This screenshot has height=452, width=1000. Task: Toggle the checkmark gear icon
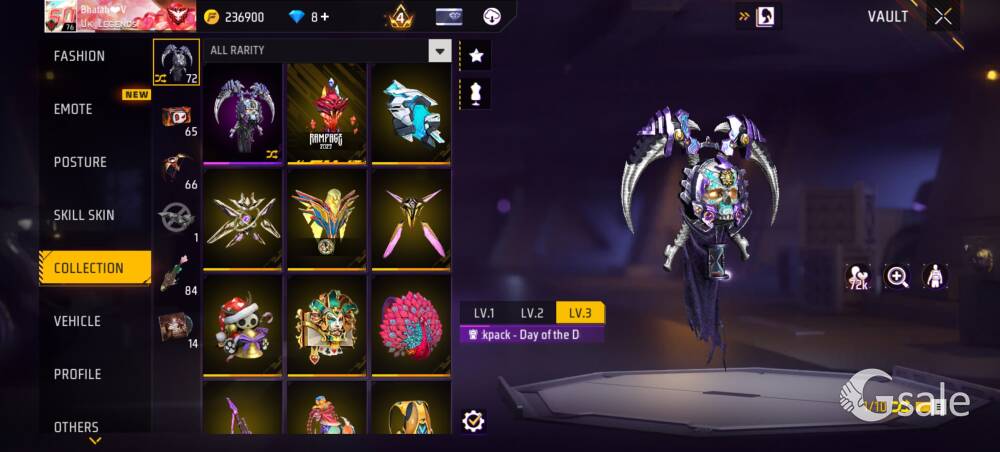474,421
